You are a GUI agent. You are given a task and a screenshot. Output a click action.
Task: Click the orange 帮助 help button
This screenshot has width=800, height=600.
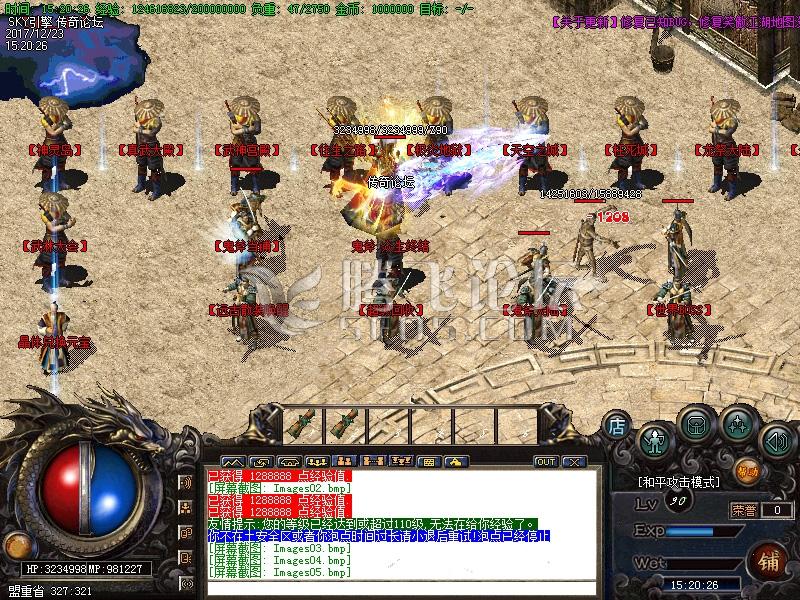747,469
